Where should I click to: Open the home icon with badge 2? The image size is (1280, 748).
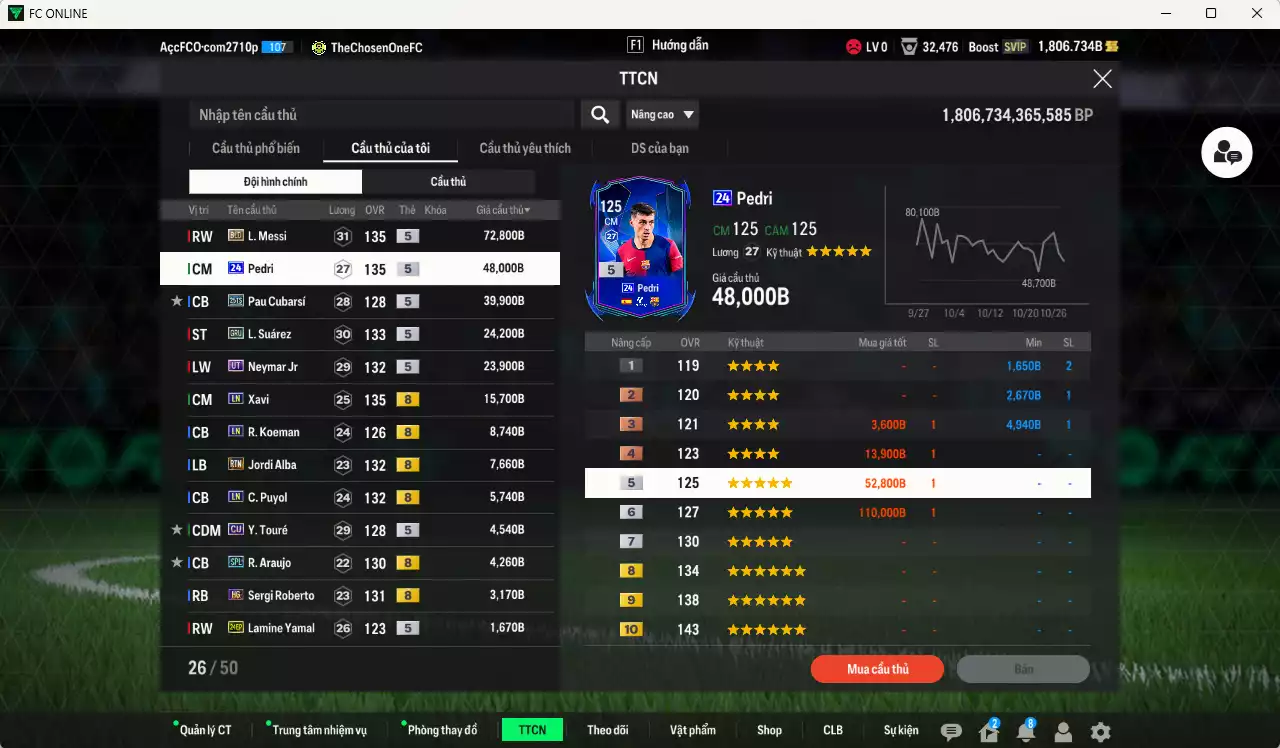987,732
